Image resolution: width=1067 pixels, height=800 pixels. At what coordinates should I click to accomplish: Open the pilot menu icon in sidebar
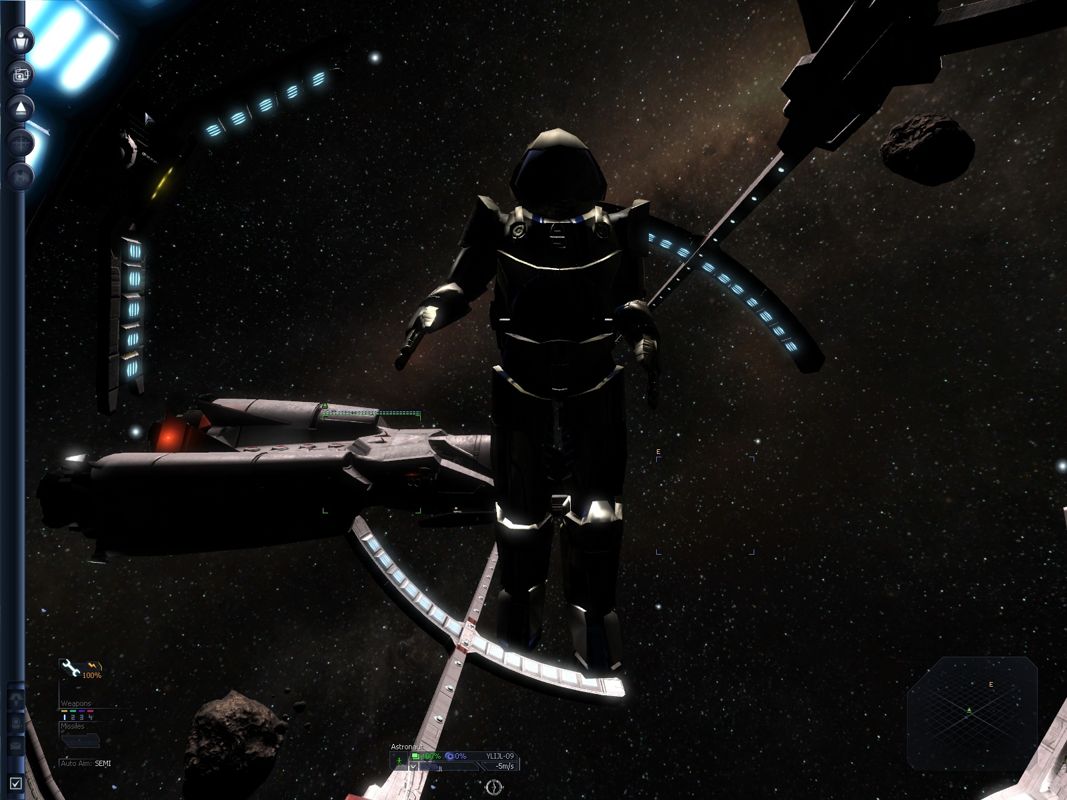point(20,40)
